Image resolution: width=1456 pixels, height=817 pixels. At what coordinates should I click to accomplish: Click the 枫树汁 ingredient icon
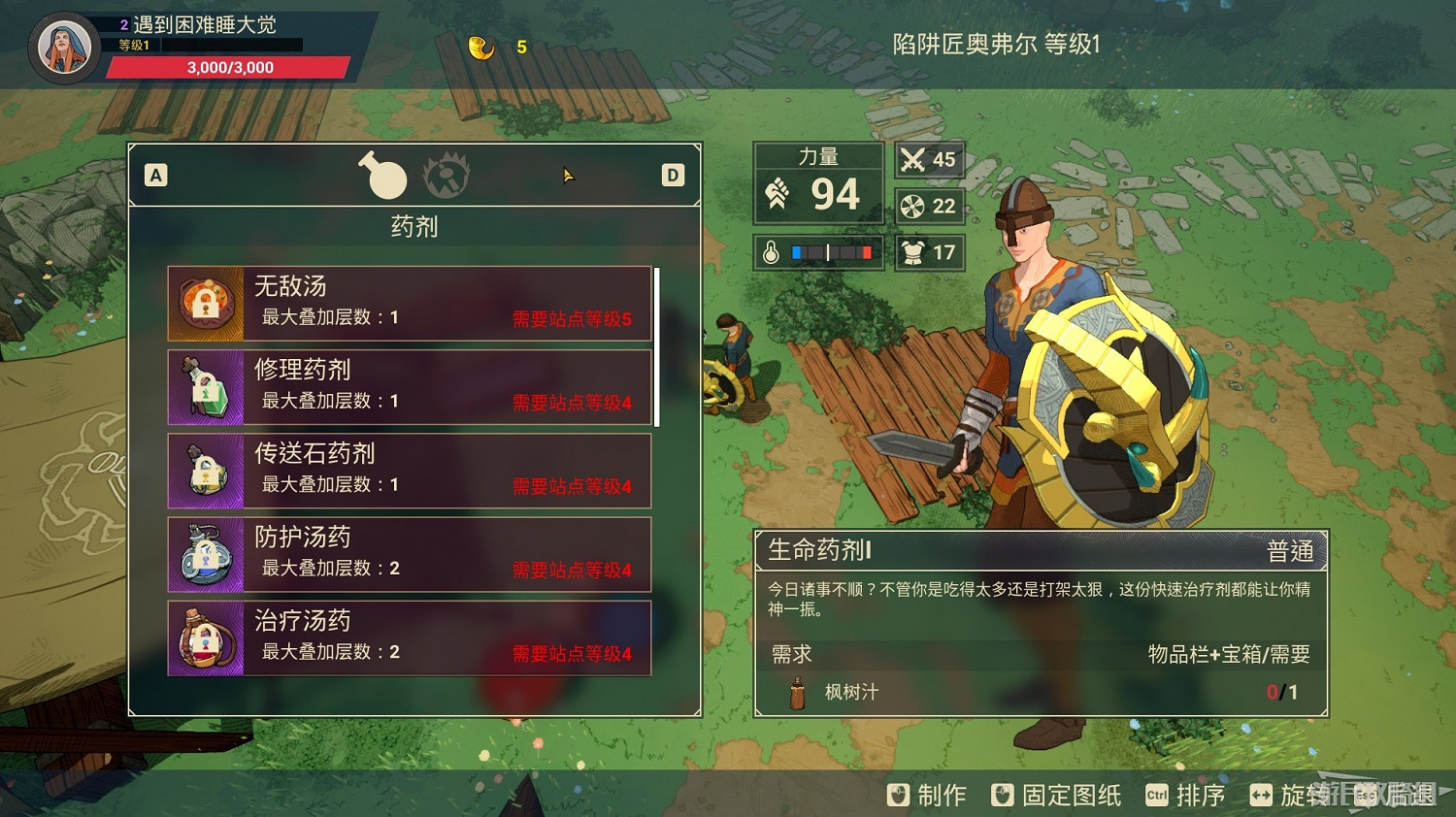tap(796, 694)
